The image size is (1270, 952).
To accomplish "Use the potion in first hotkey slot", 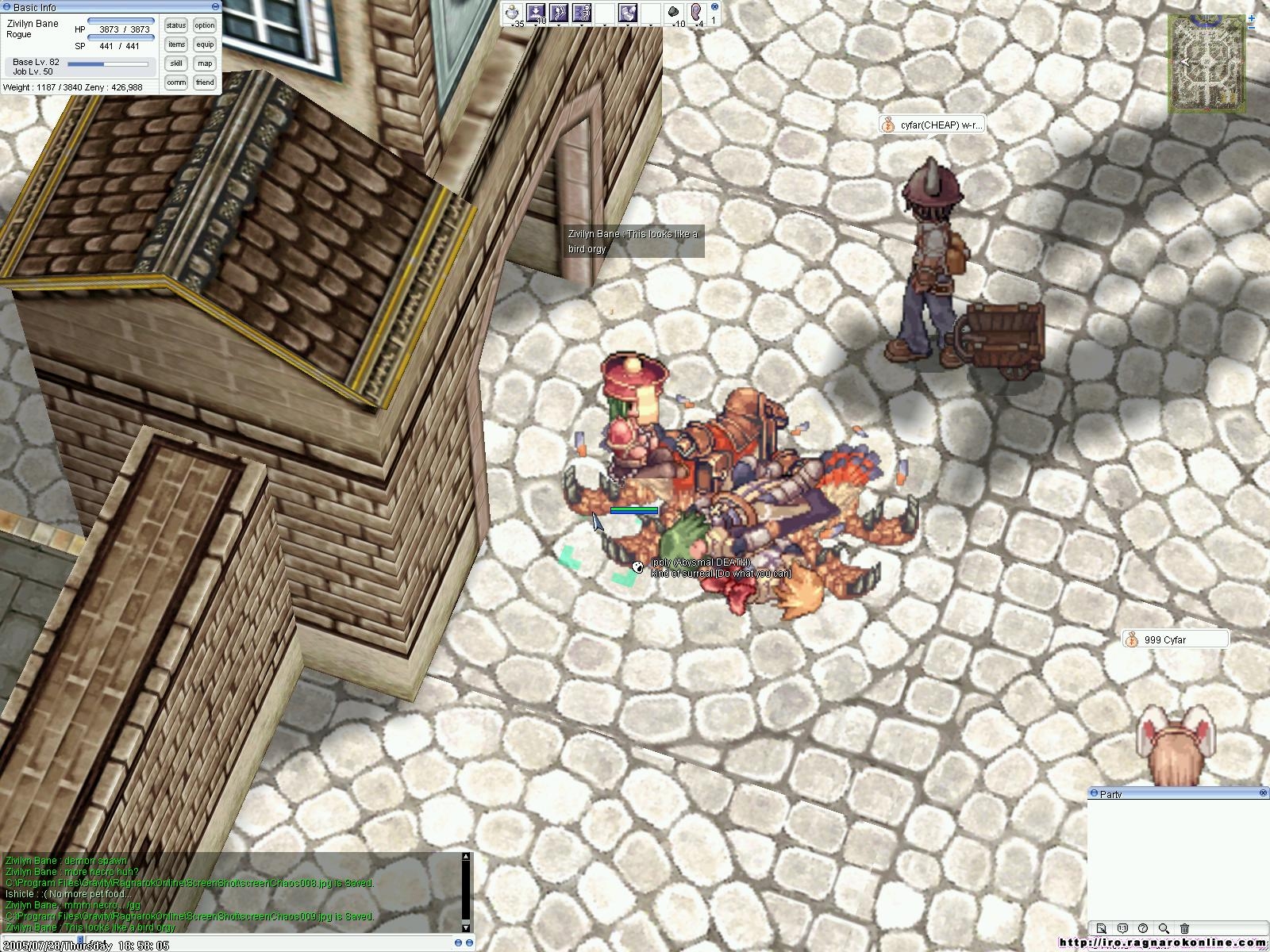I will [x=514, y=13].
